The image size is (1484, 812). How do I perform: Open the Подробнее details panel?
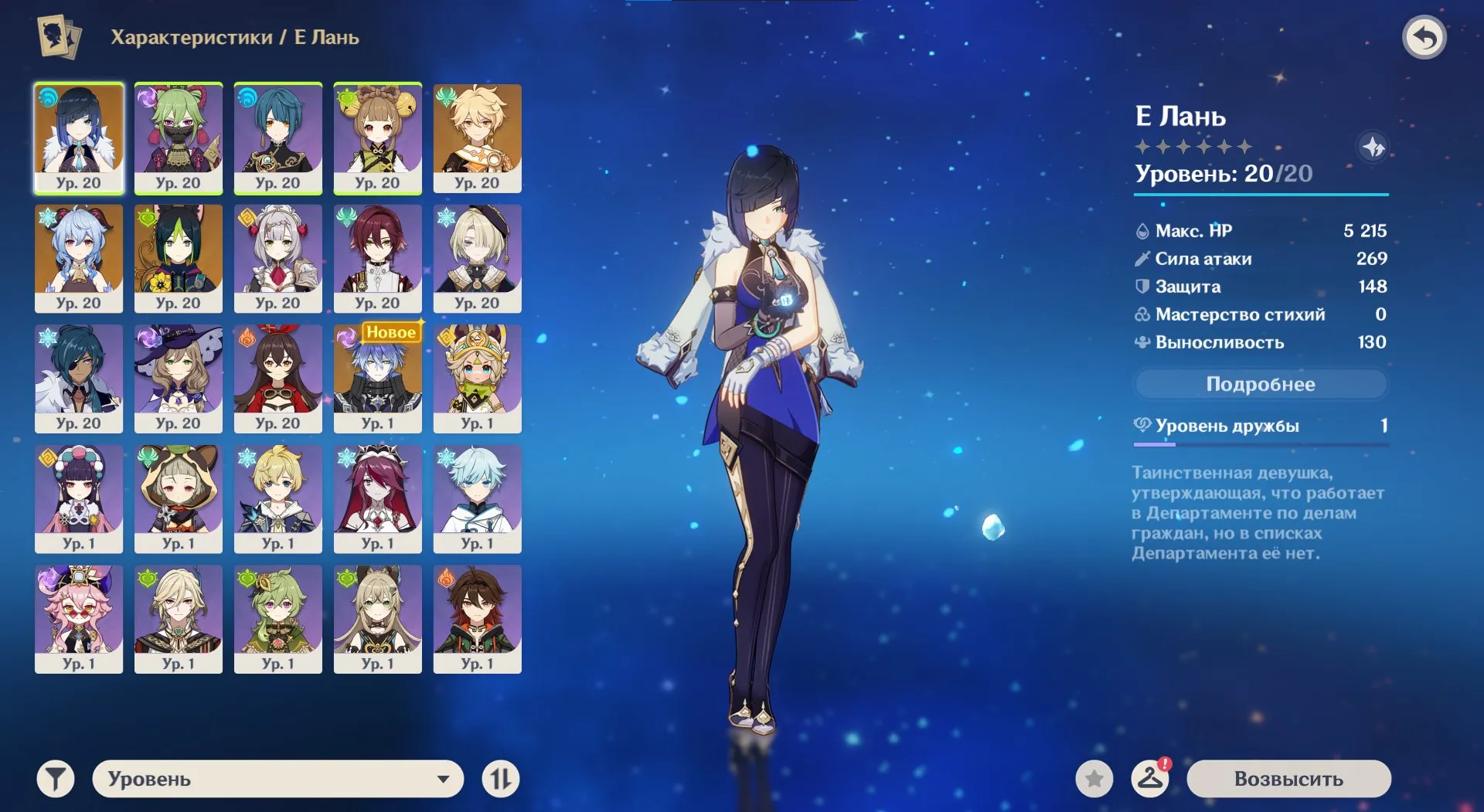coord(1260,384)
